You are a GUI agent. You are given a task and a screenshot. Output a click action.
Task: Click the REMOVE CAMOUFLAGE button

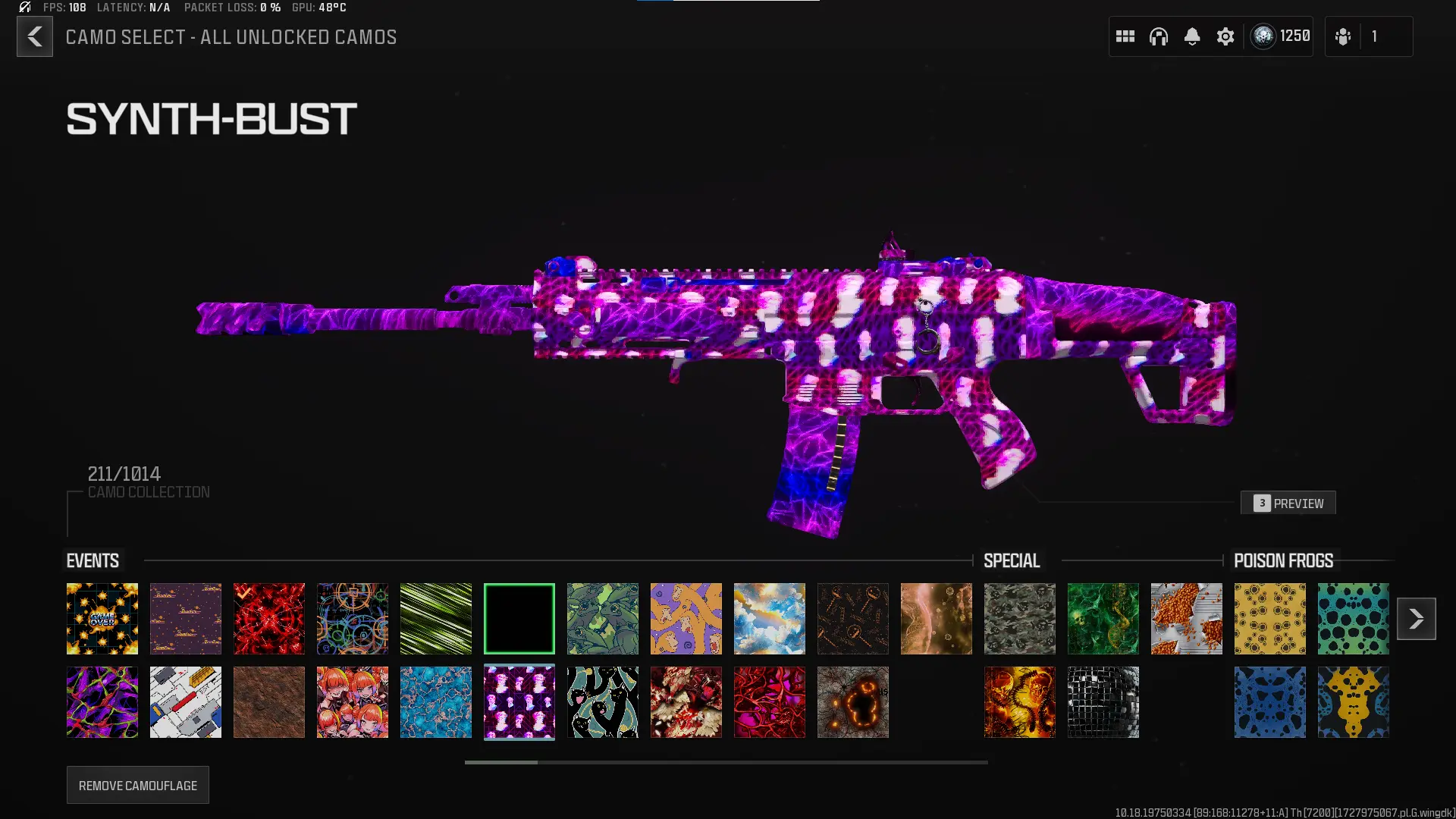tap(137, 785)
